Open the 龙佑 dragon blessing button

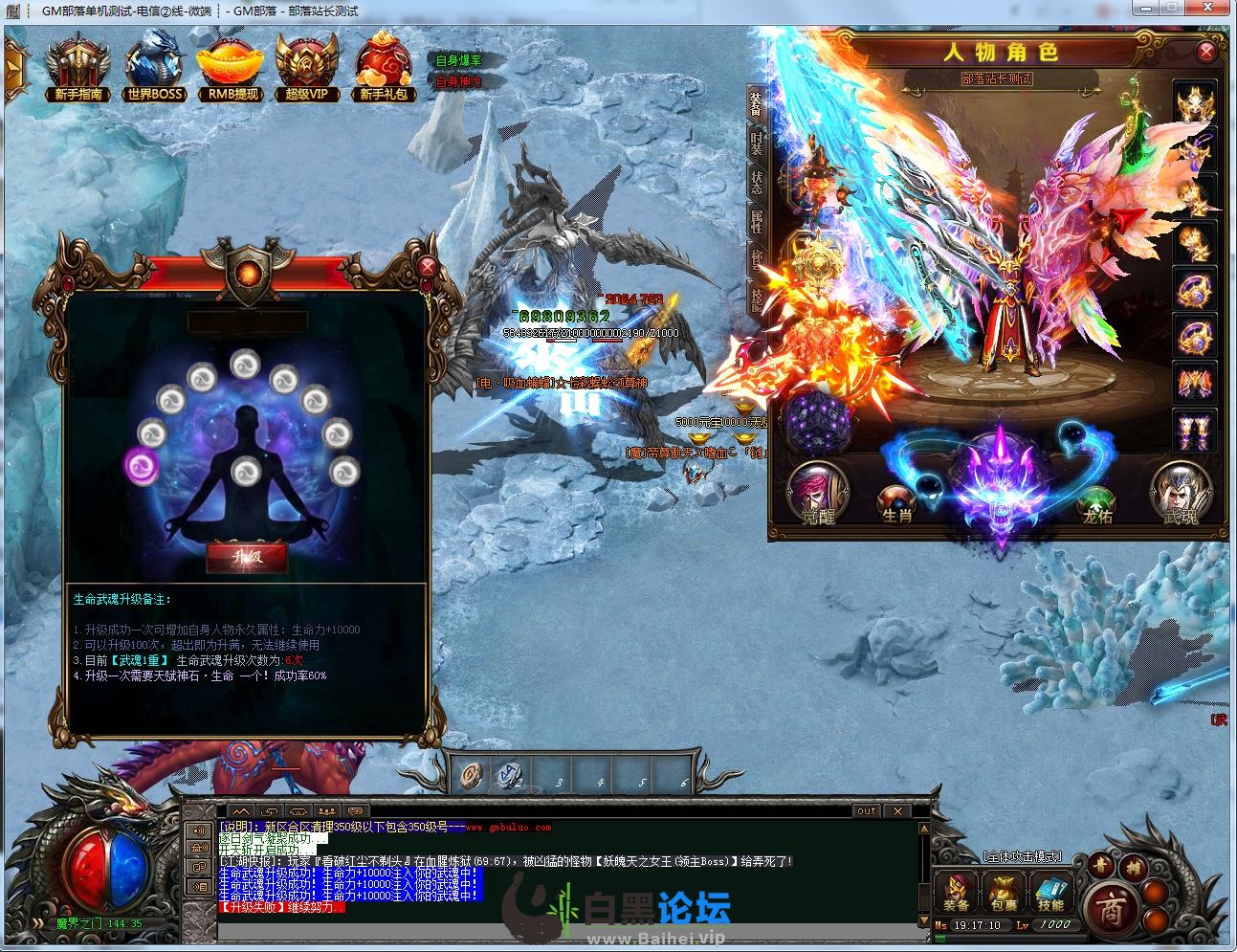point(1096,503)
